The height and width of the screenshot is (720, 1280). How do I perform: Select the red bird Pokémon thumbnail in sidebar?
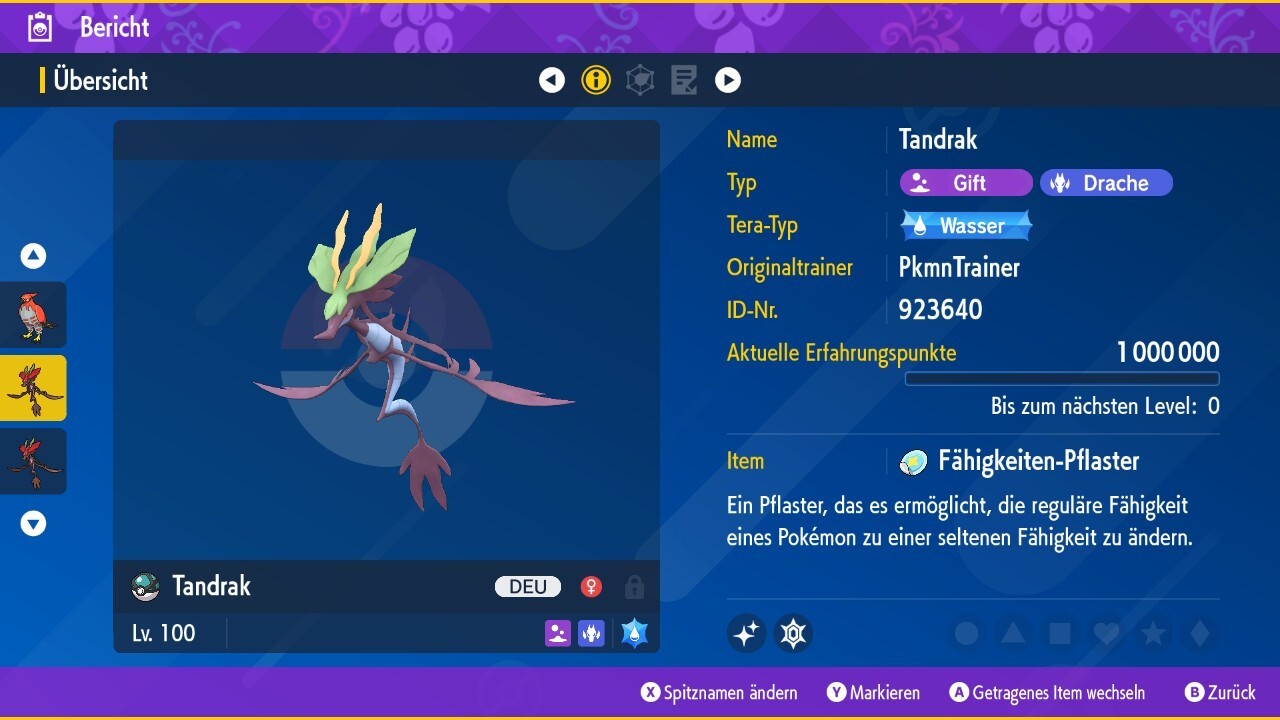[33, 313]
